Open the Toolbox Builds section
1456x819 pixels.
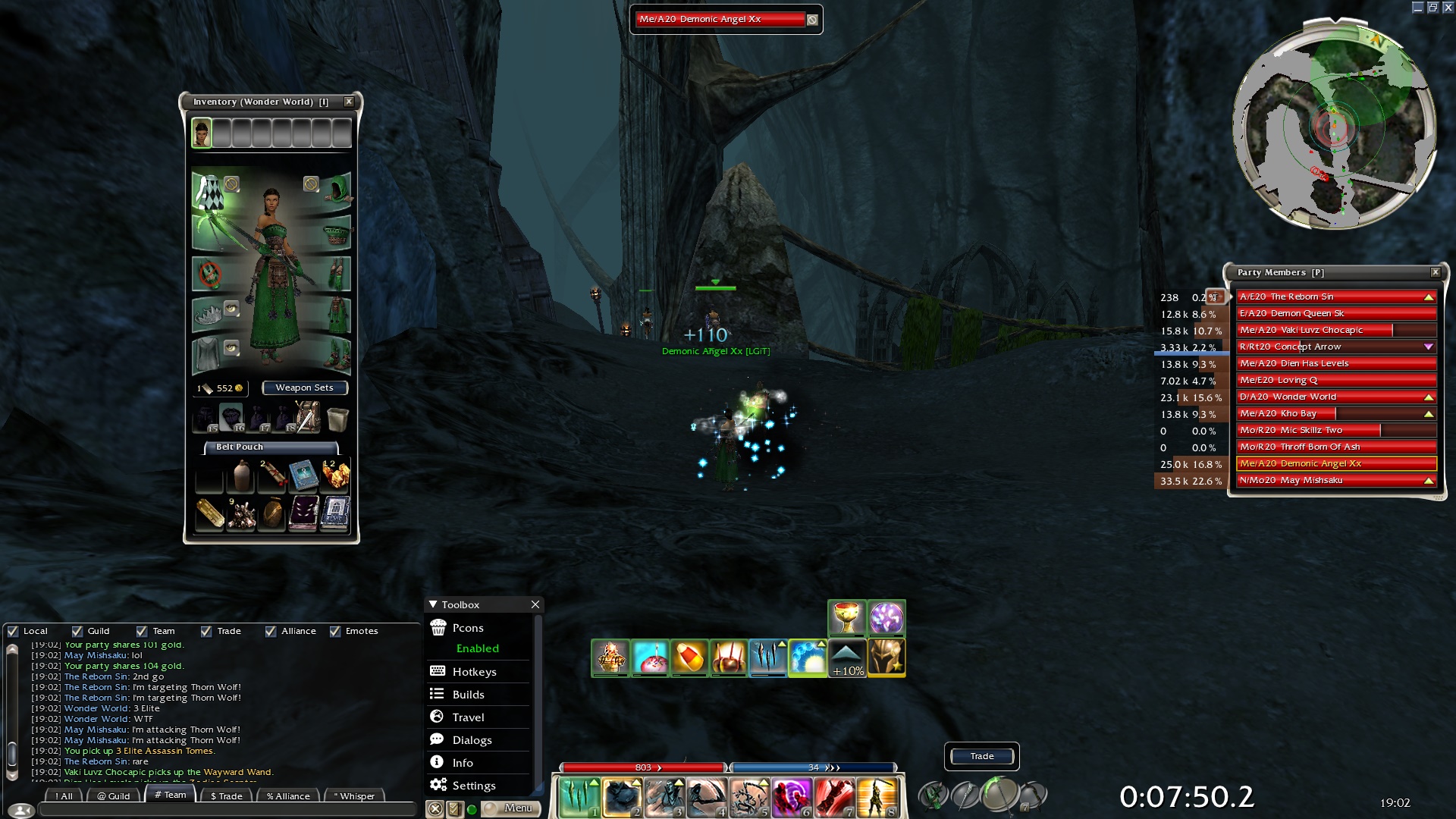(x=468, y=695)
